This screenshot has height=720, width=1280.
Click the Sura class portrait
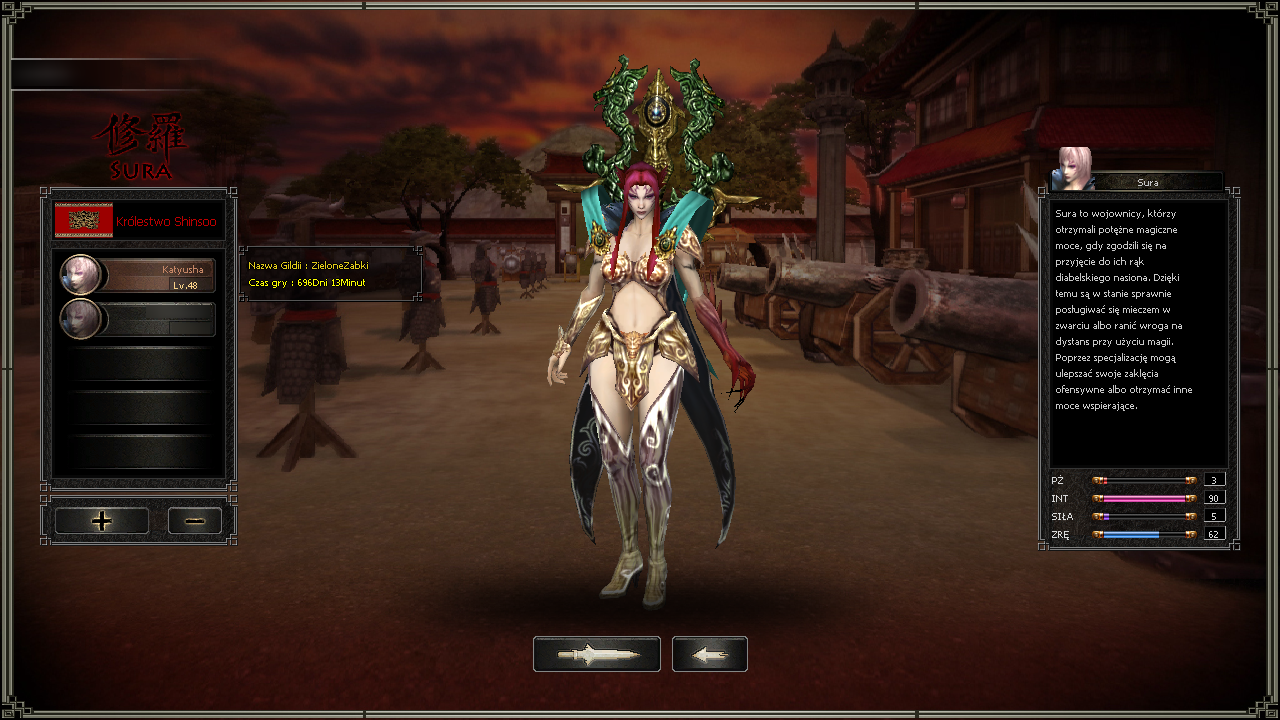coord(1071,170)
